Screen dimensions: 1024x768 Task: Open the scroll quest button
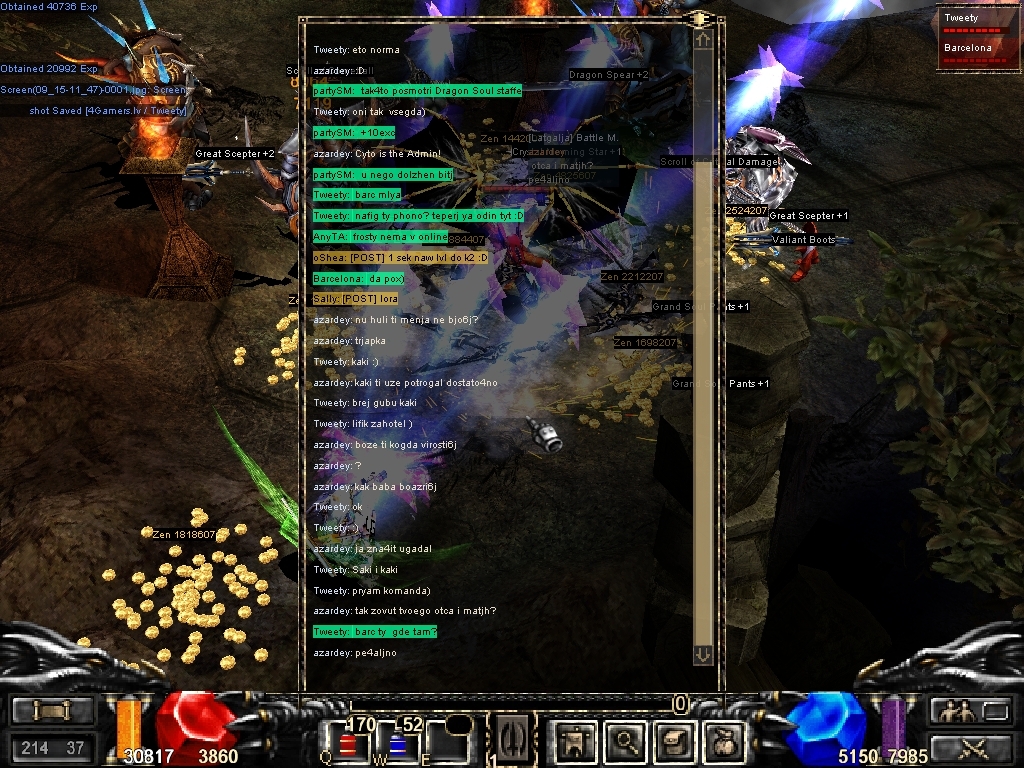point(674,741)
